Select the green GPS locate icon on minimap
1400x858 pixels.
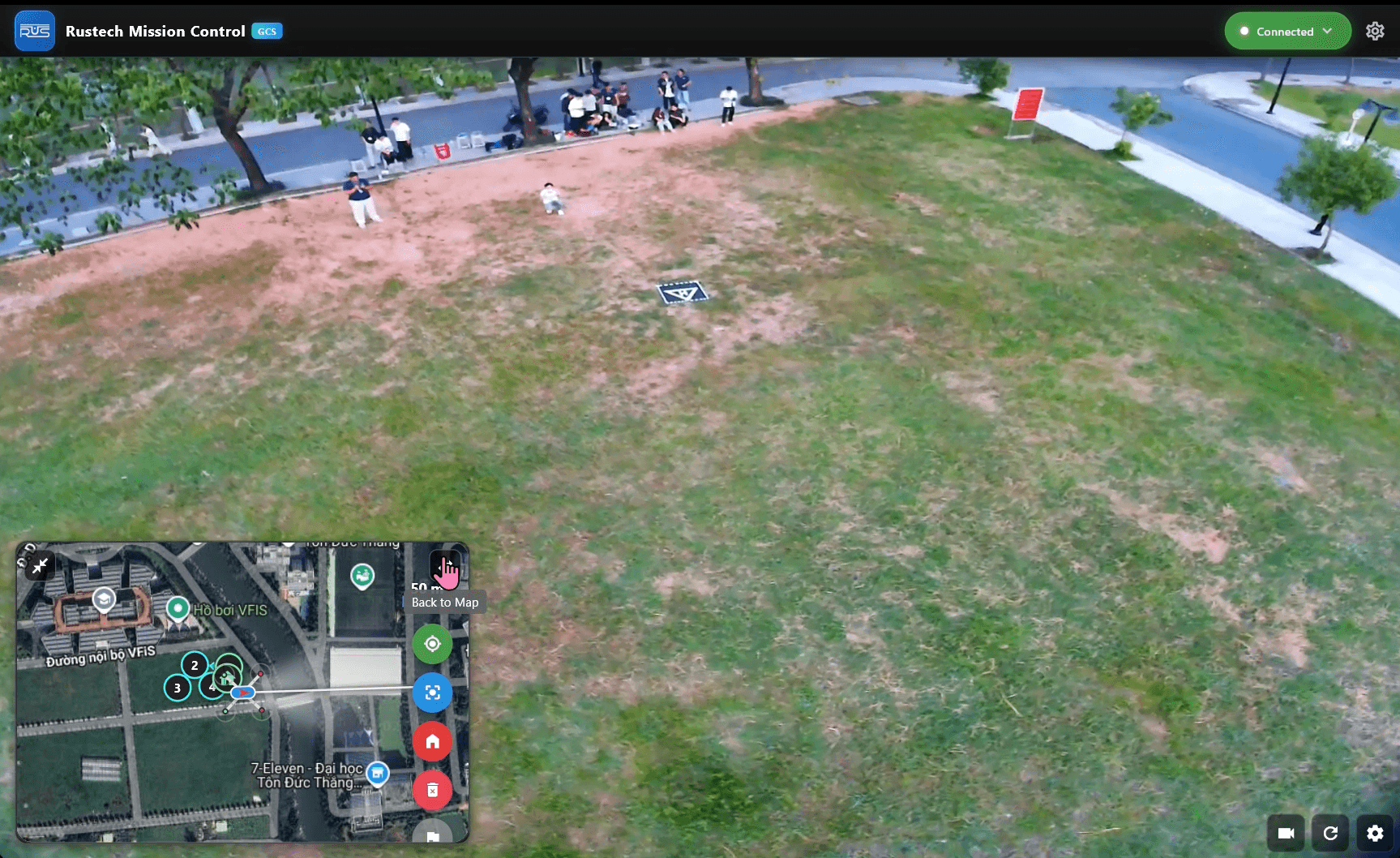(432, 644)
